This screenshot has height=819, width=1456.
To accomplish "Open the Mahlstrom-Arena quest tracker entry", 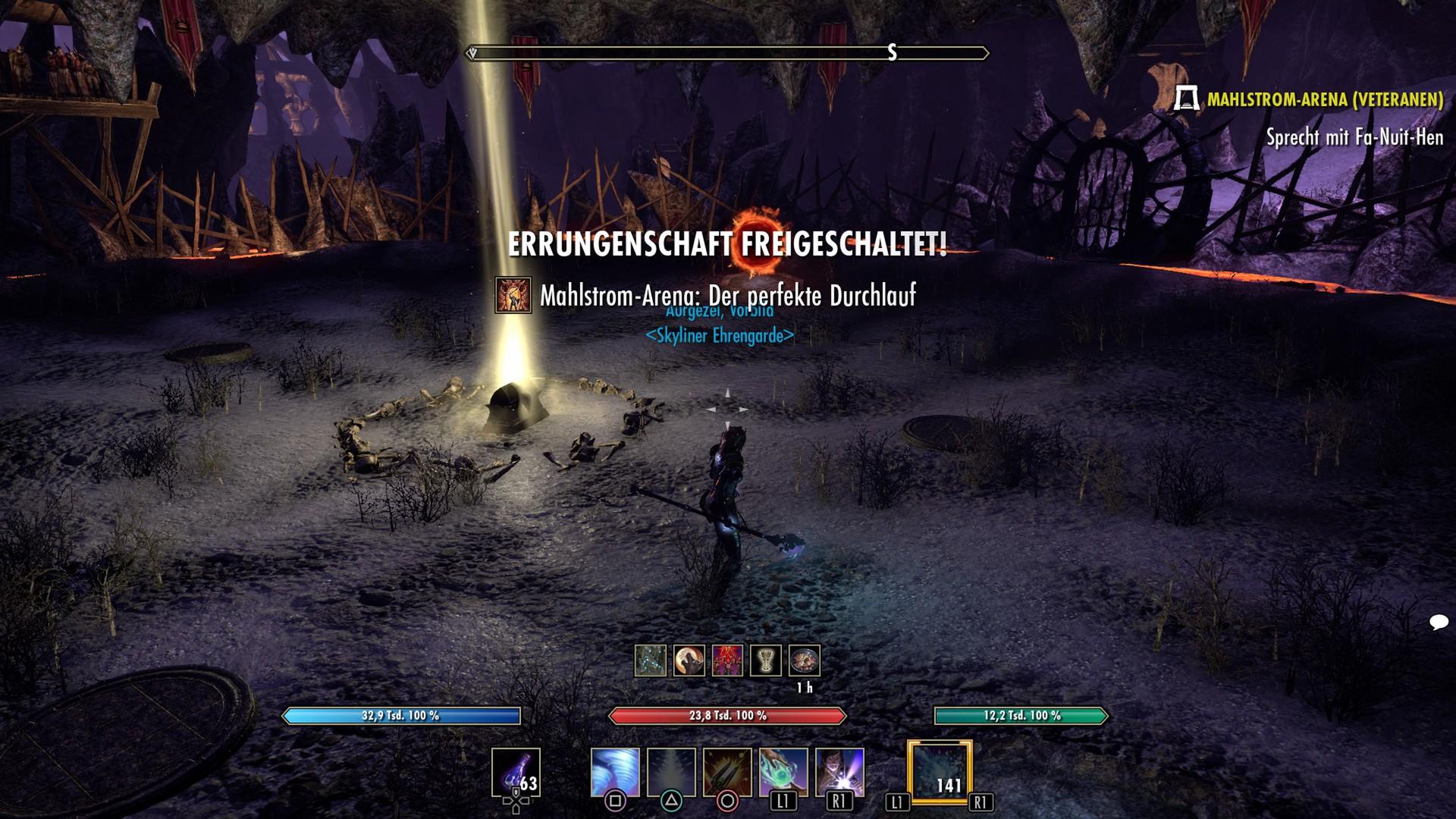I will pos(1324,99).
